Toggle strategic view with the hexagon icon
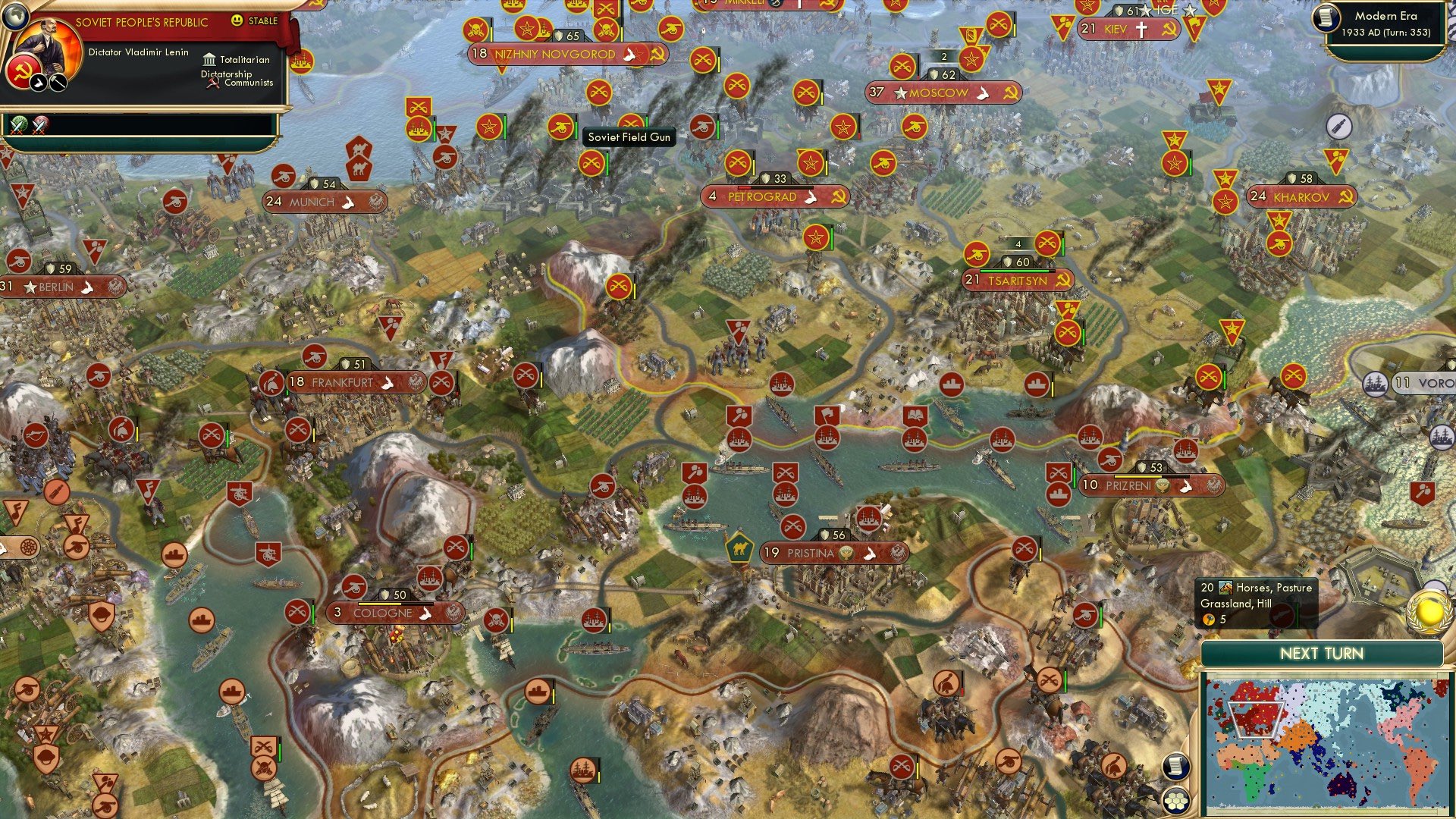This screenshot has height=819, width=1456. [x=1177, y=802]
